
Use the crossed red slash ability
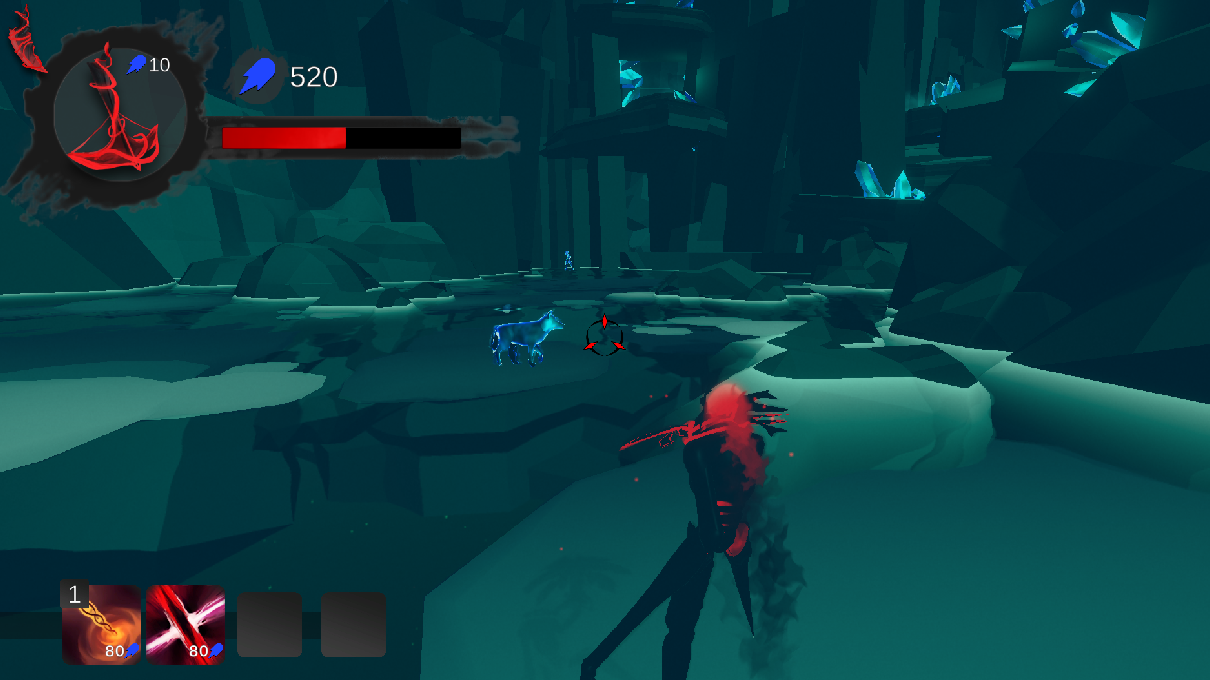click(185, 625)
